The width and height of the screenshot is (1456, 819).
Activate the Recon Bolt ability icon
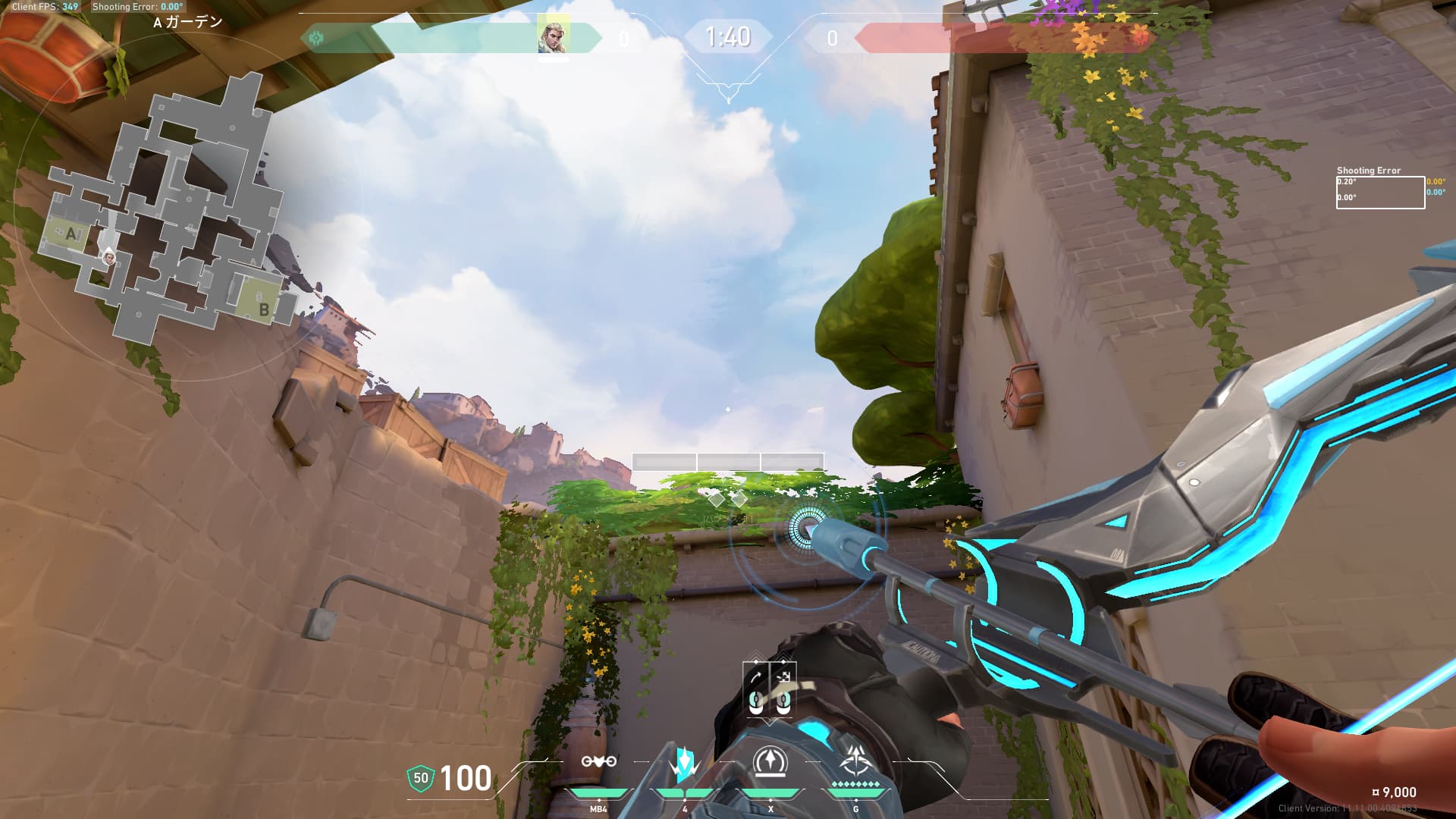[x=770, y=763]
